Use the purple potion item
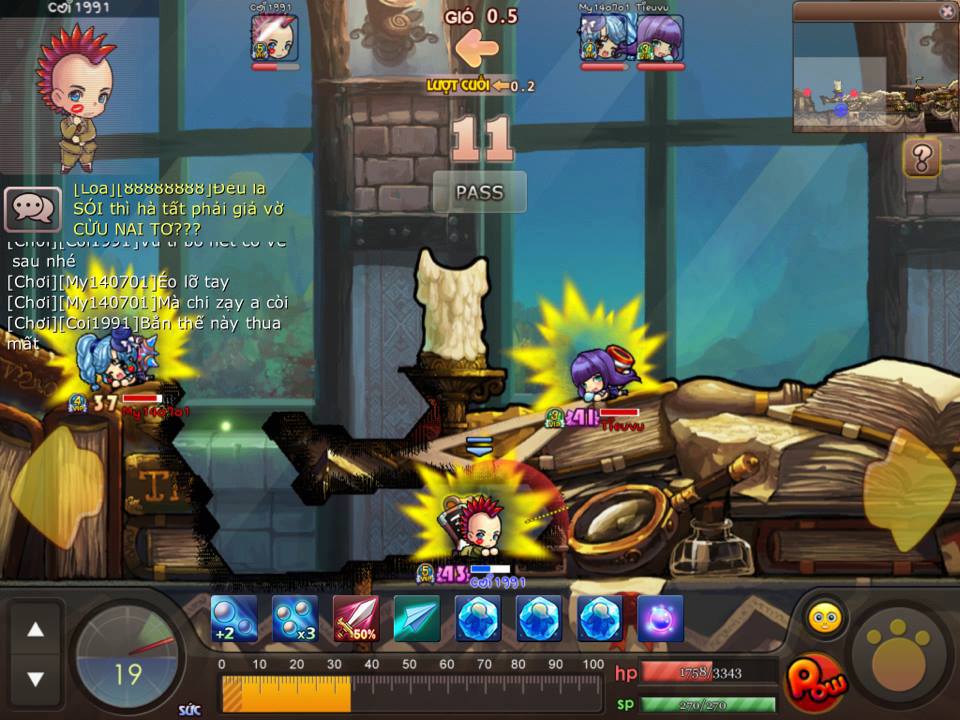Viewport: 960px width, 720px height. 661,619
